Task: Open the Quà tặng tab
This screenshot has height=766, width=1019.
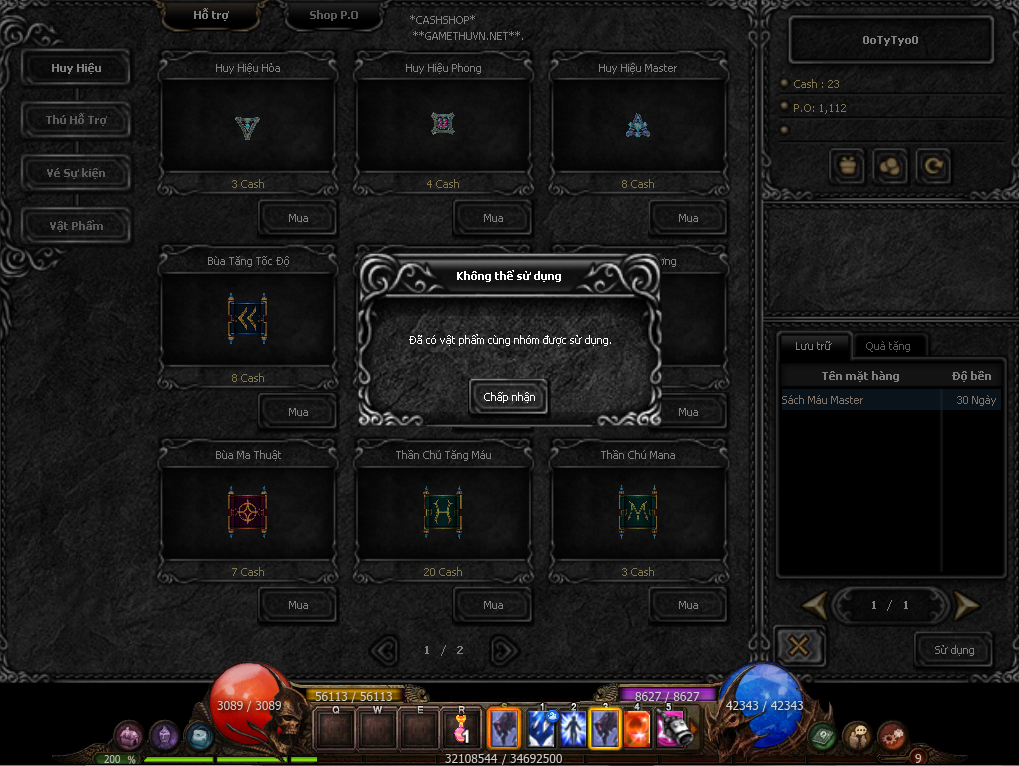Action: coord(887,346)
